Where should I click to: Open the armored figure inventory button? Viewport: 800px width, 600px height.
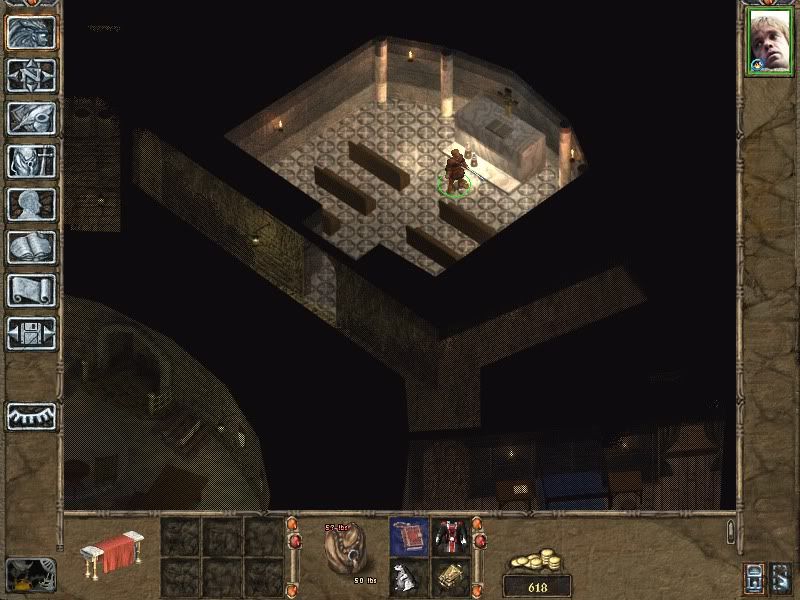click(31, 160)
